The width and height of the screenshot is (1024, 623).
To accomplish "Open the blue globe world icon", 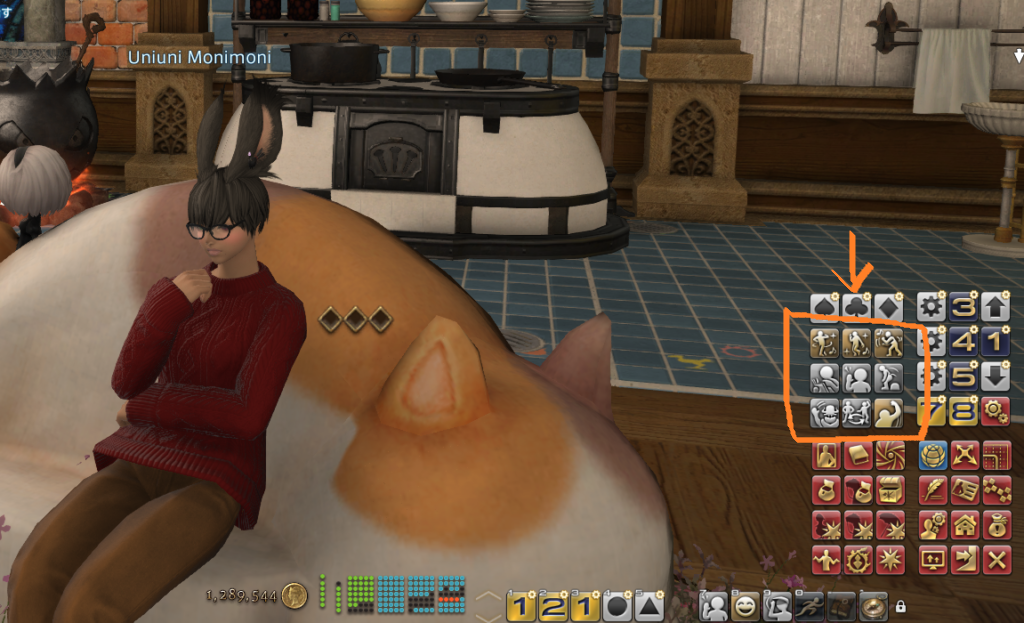I will (x=933, y=457).
